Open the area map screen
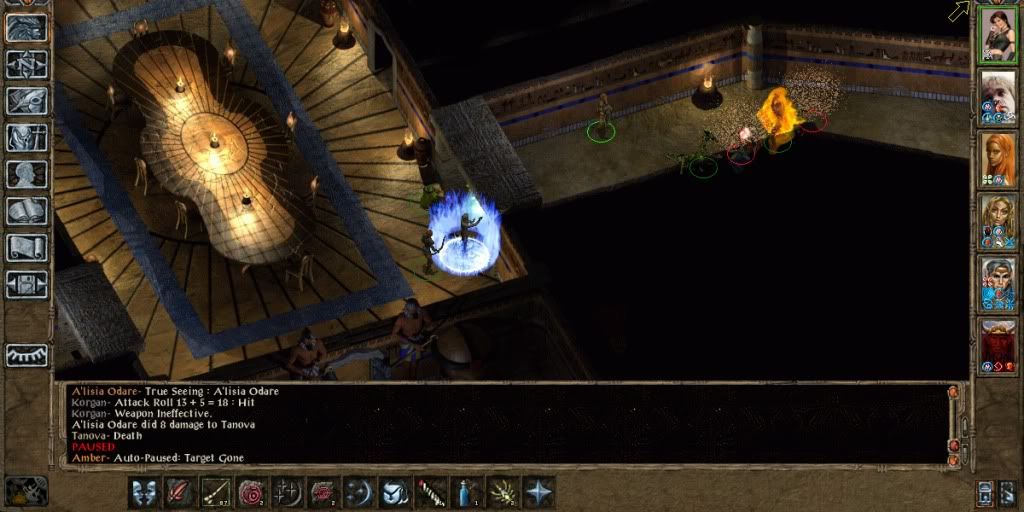Viewport: 1024px width, 512px height. coord(27,64)
